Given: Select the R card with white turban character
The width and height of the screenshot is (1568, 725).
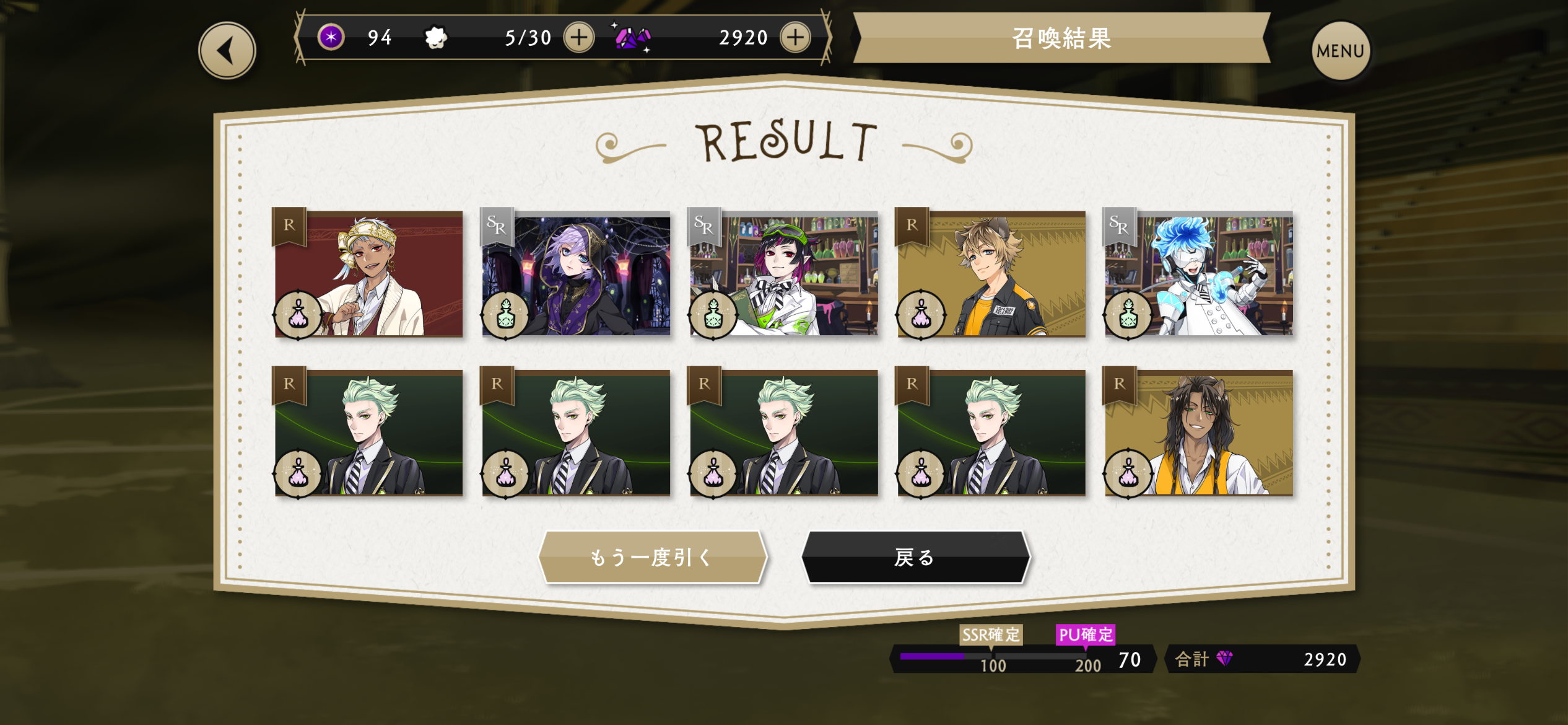Looking at the screenshot, I should [x=369, y=274].
